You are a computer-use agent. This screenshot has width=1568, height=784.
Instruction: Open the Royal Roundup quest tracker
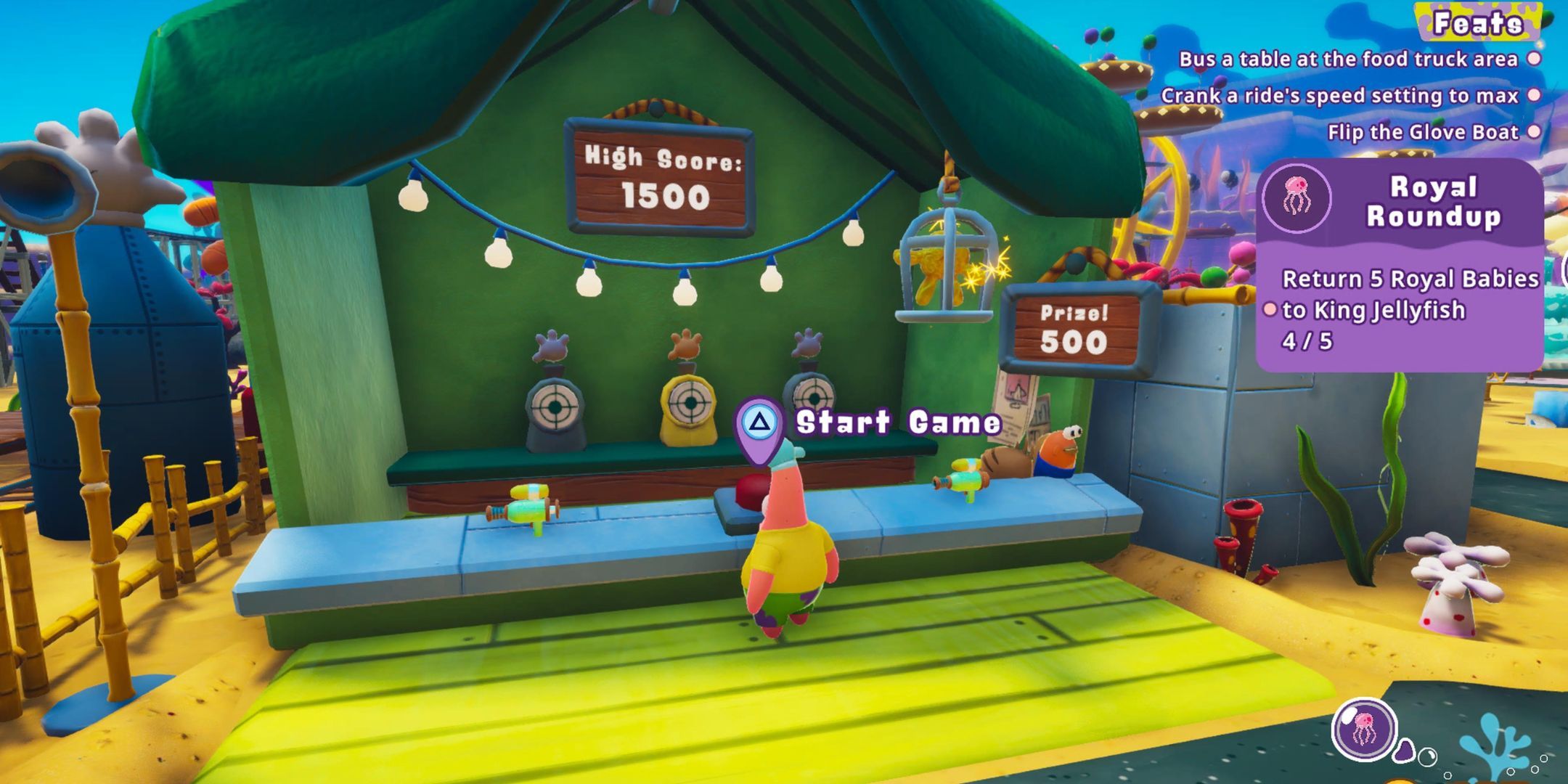(1433, 202)
